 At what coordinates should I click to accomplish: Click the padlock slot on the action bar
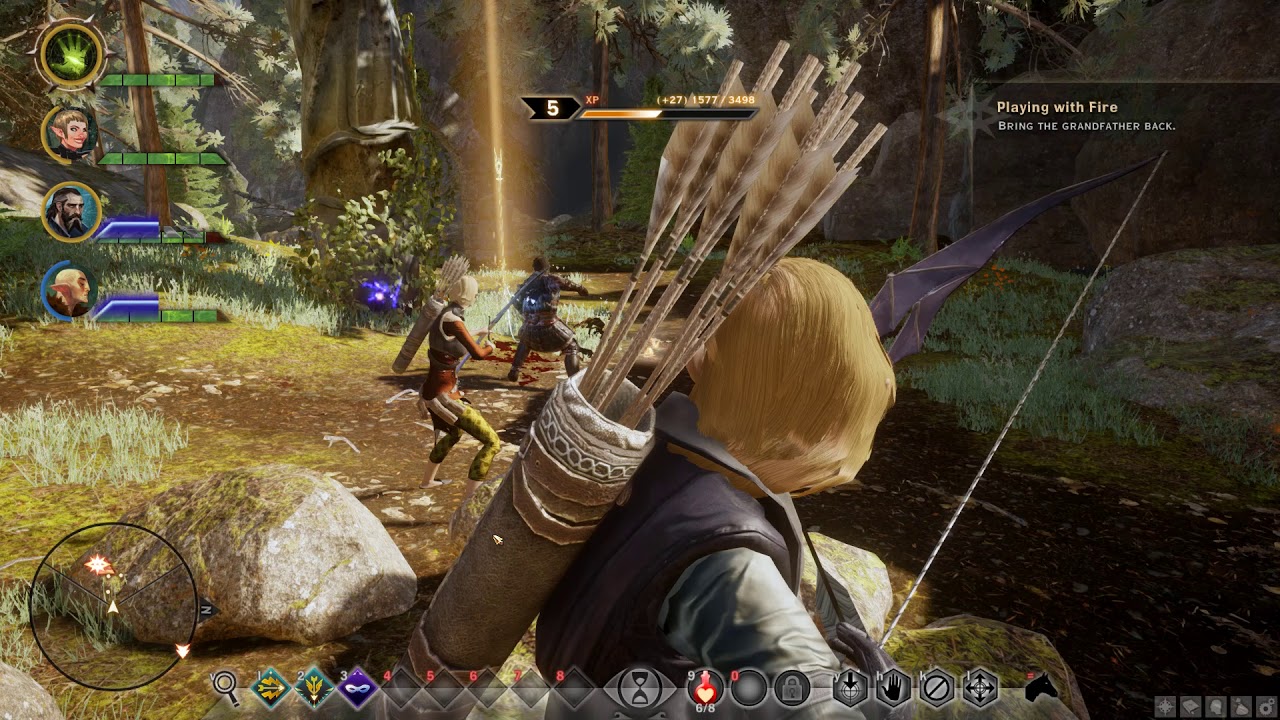(x=791, y=688)
